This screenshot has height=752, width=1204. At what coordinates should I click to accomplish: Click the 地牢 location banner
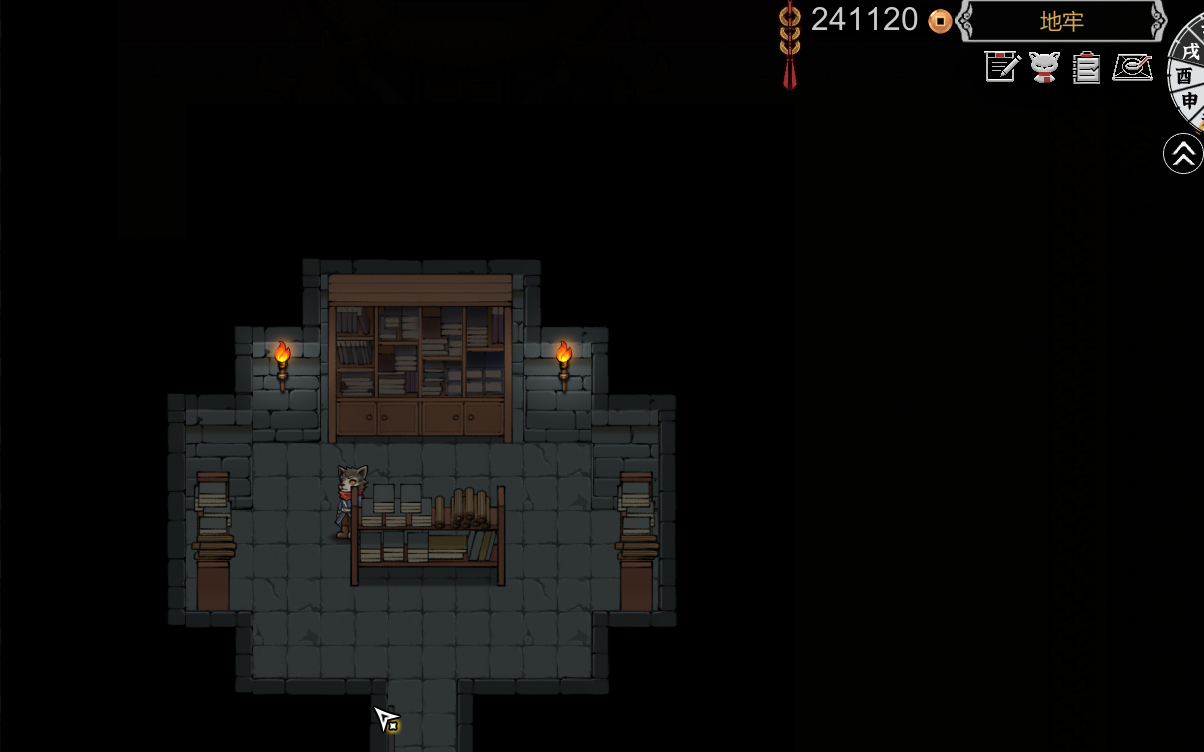click(1061, 21)
